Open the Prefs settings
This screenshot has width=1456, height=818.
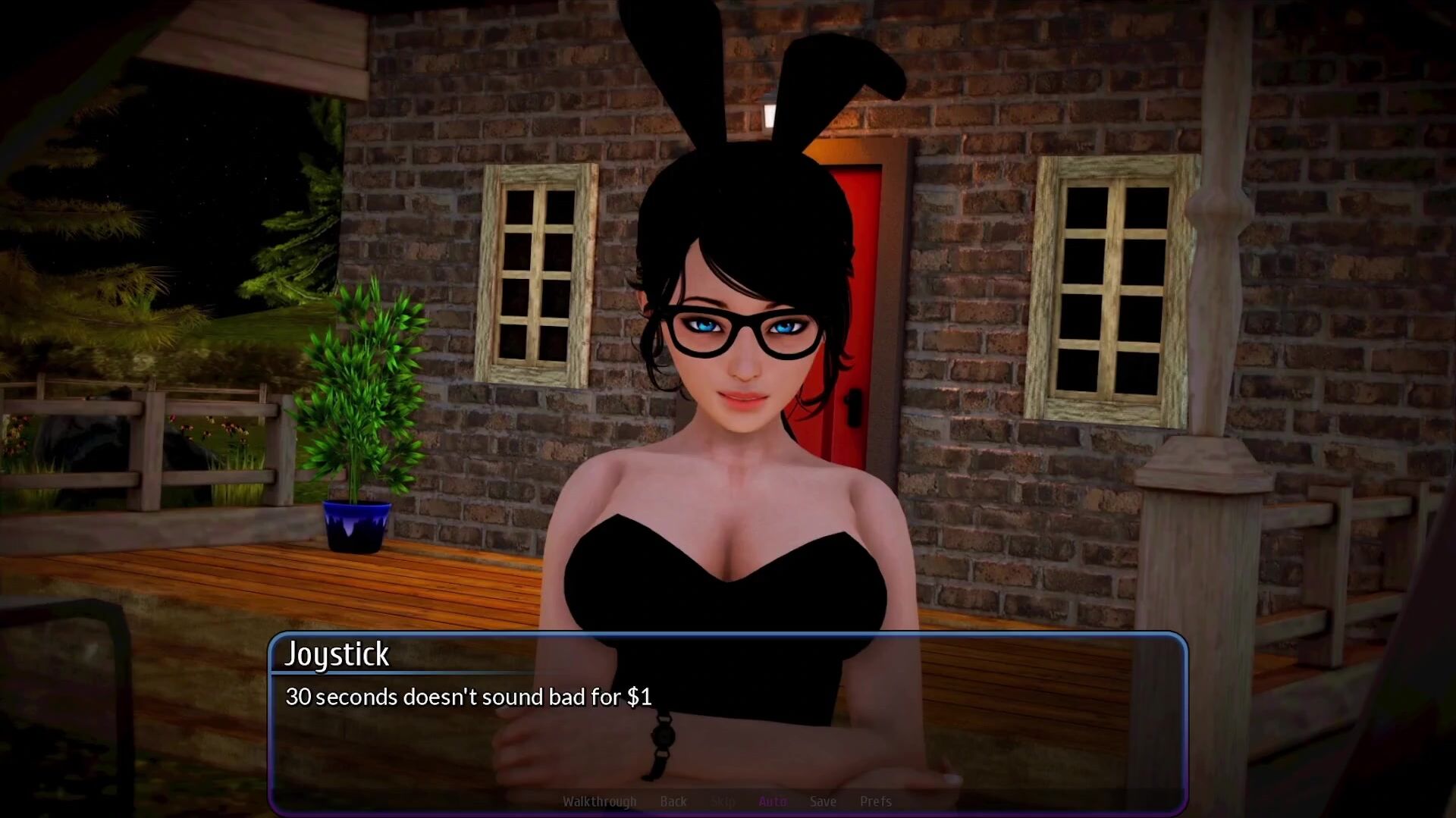(875, 801)
